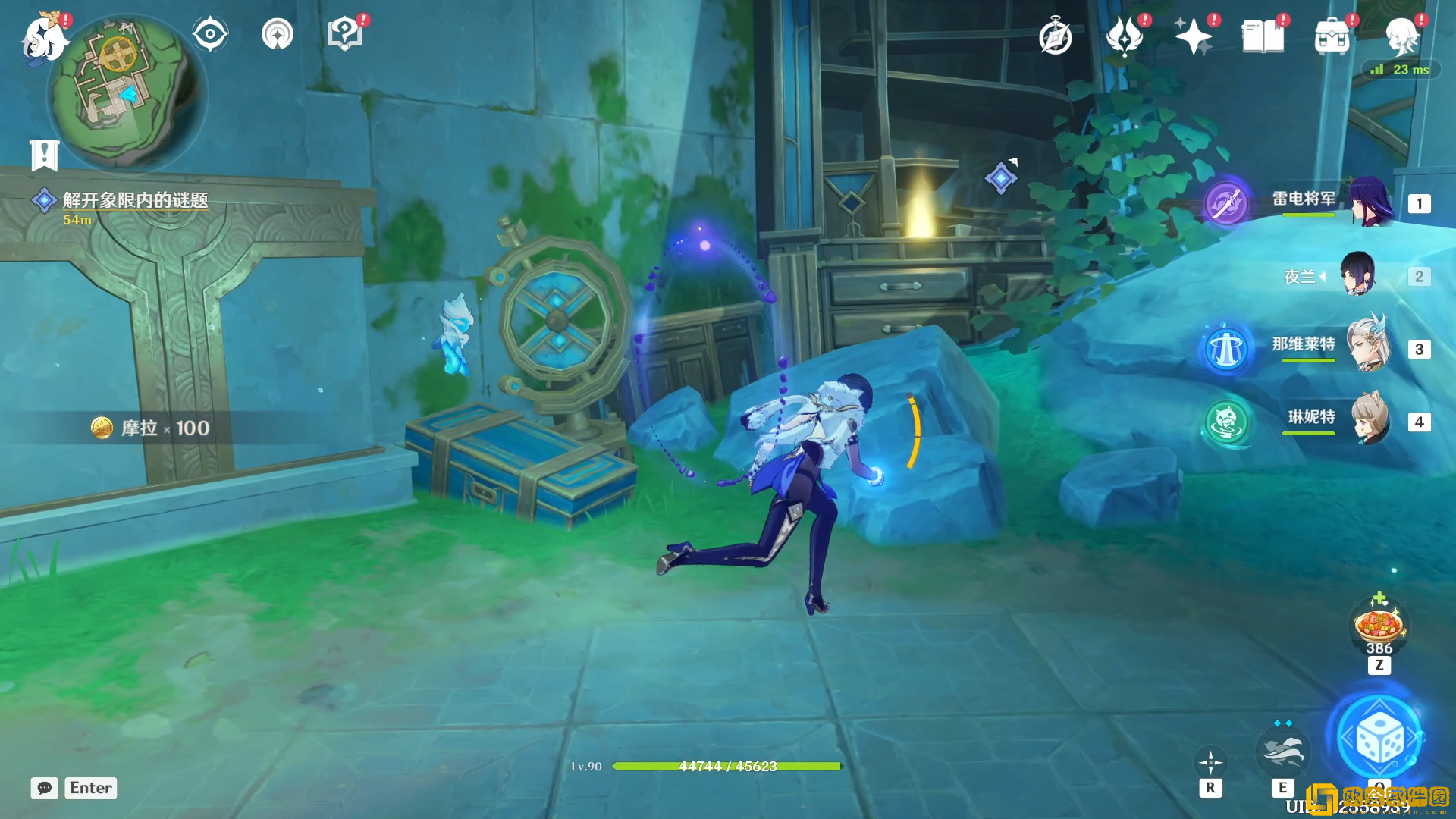Activate the dice elemental burst
Image resolution: width=1456 pixels, height=819 pixels.
point(1379,739)
